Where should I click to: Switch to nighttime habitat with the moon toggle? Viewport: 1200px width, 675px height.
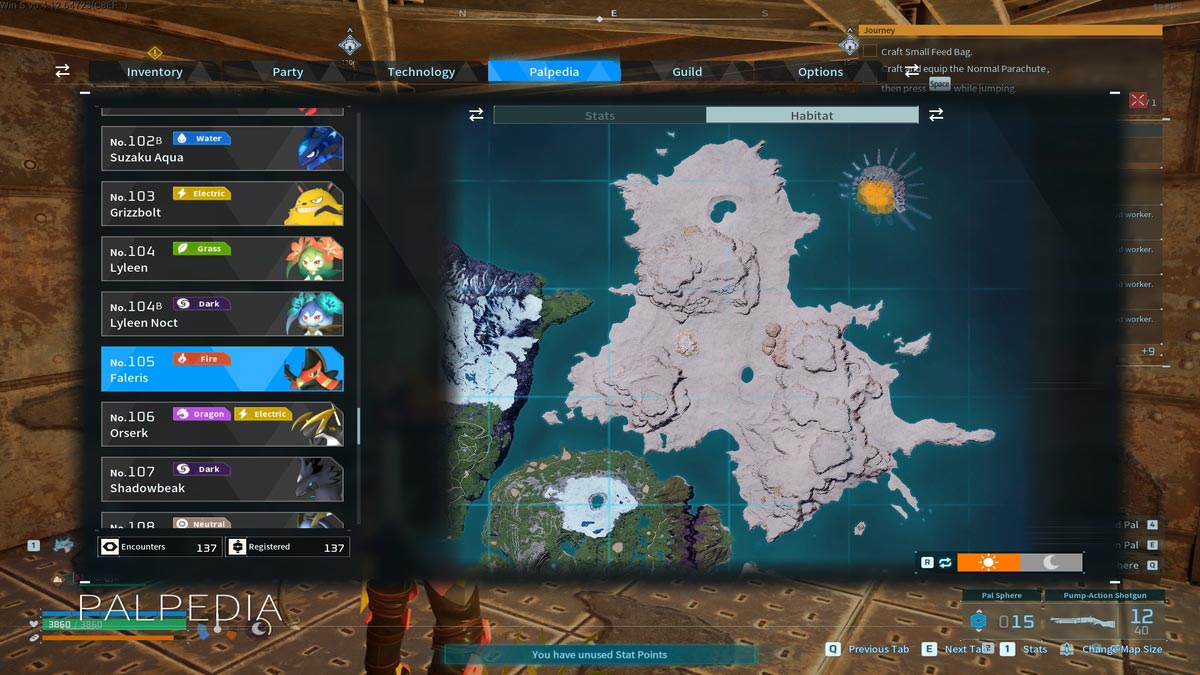(x=1051, y=563)
